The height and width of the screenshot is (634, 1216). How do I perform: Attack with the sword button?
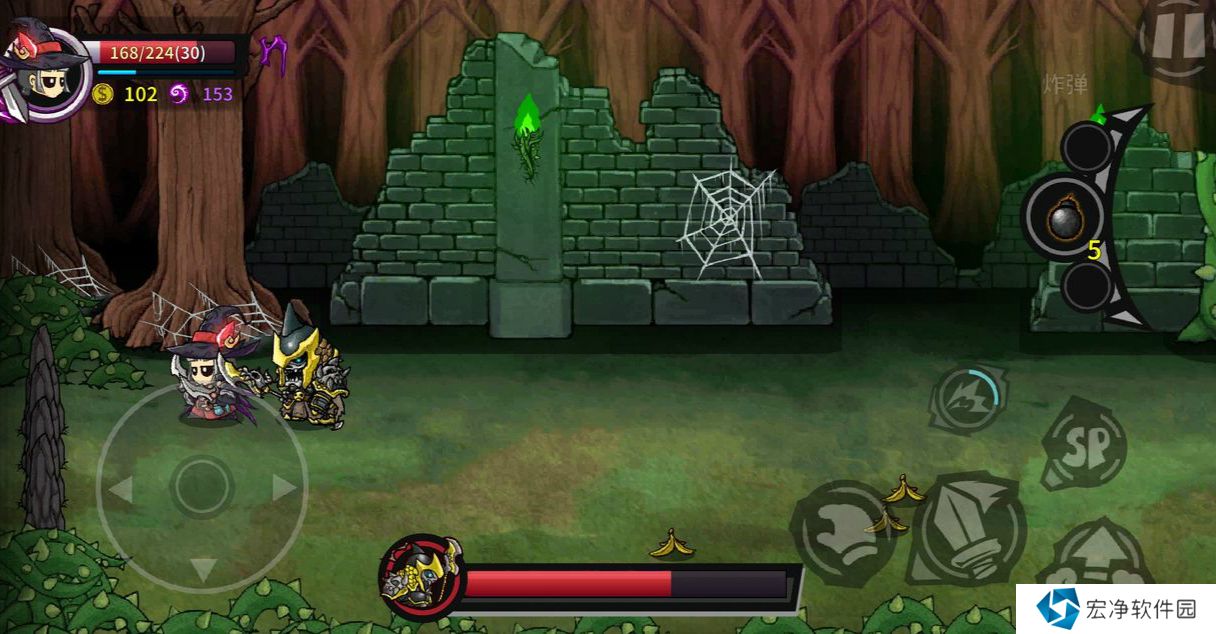point(968,528)
